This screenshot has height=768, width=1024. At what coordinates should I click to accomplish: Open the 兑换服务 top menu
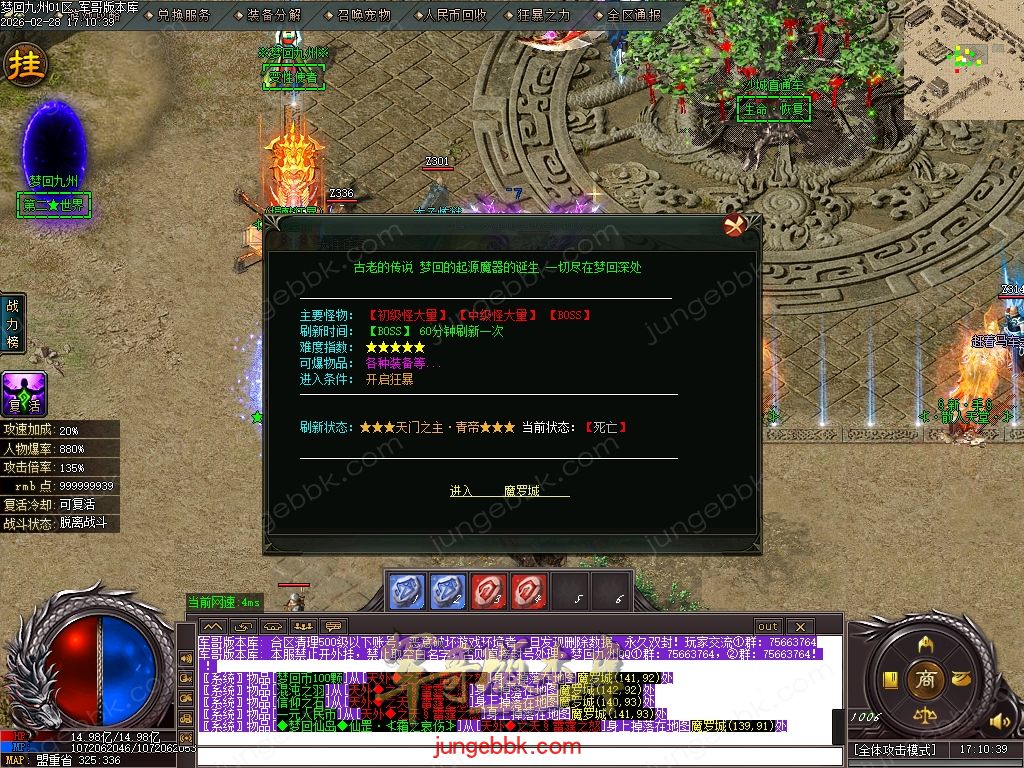(x=183, y=15)
